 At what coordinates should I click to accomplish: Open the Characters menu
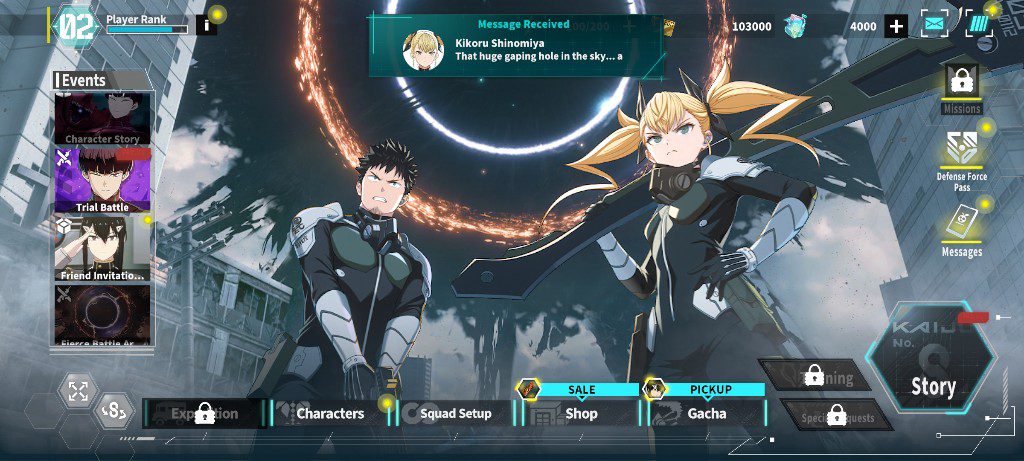click(x=330, y=413)
